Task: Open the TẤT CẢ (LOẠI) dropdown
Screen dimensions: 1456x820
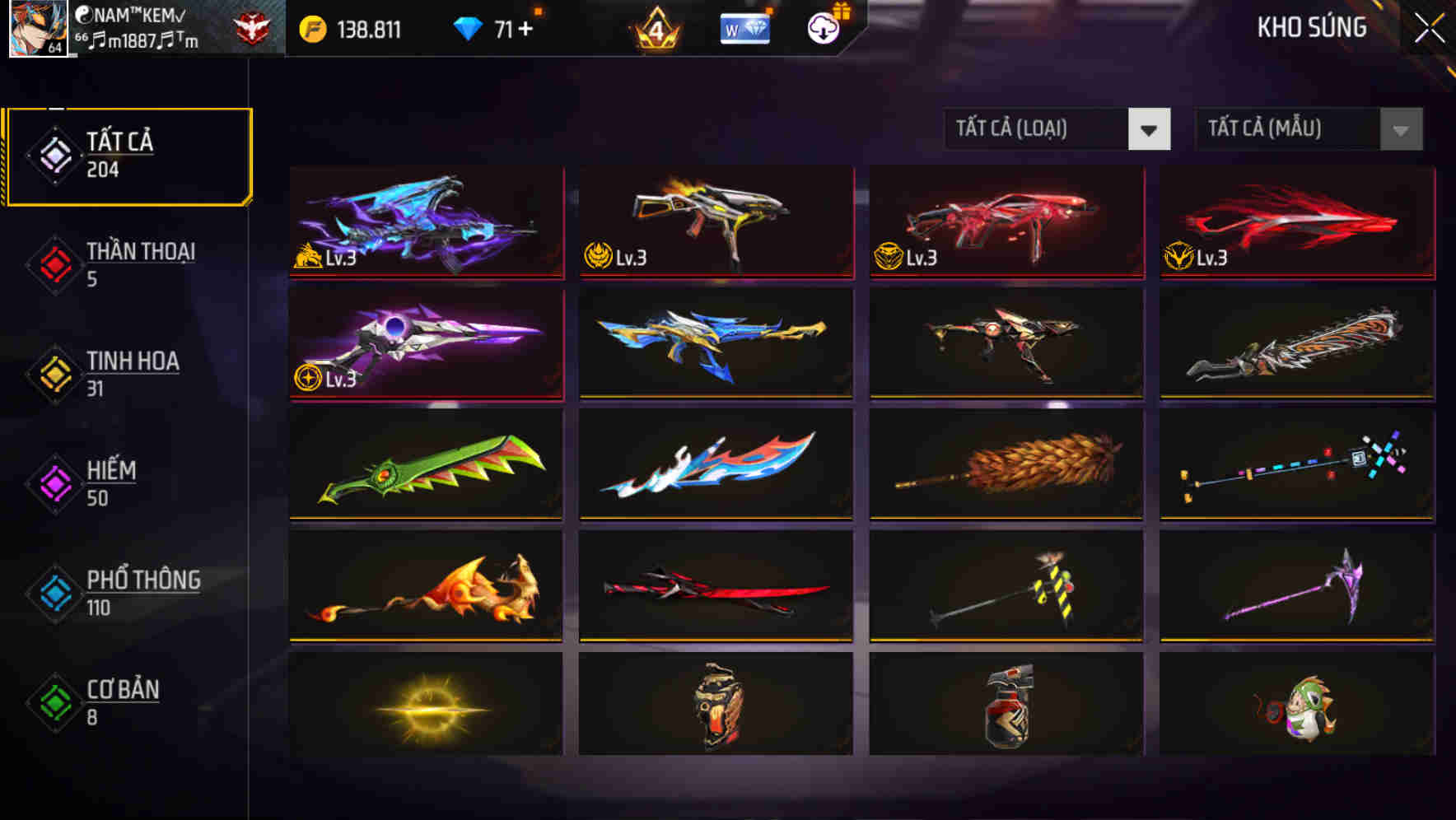Action: (x=1057, y=129)
